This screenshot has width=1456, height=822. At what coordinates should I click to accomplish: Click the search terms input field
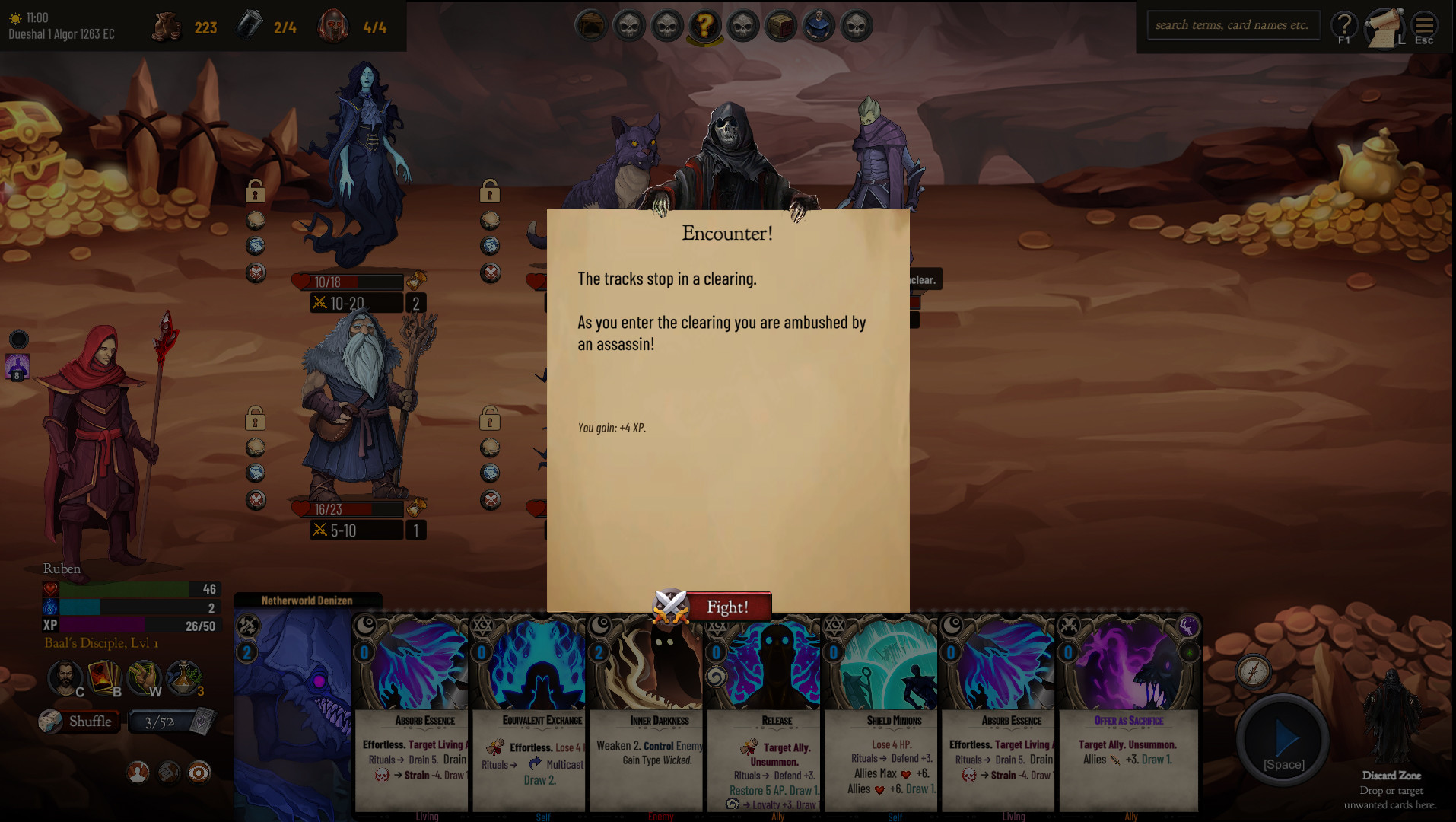(x=1233, y=24)
